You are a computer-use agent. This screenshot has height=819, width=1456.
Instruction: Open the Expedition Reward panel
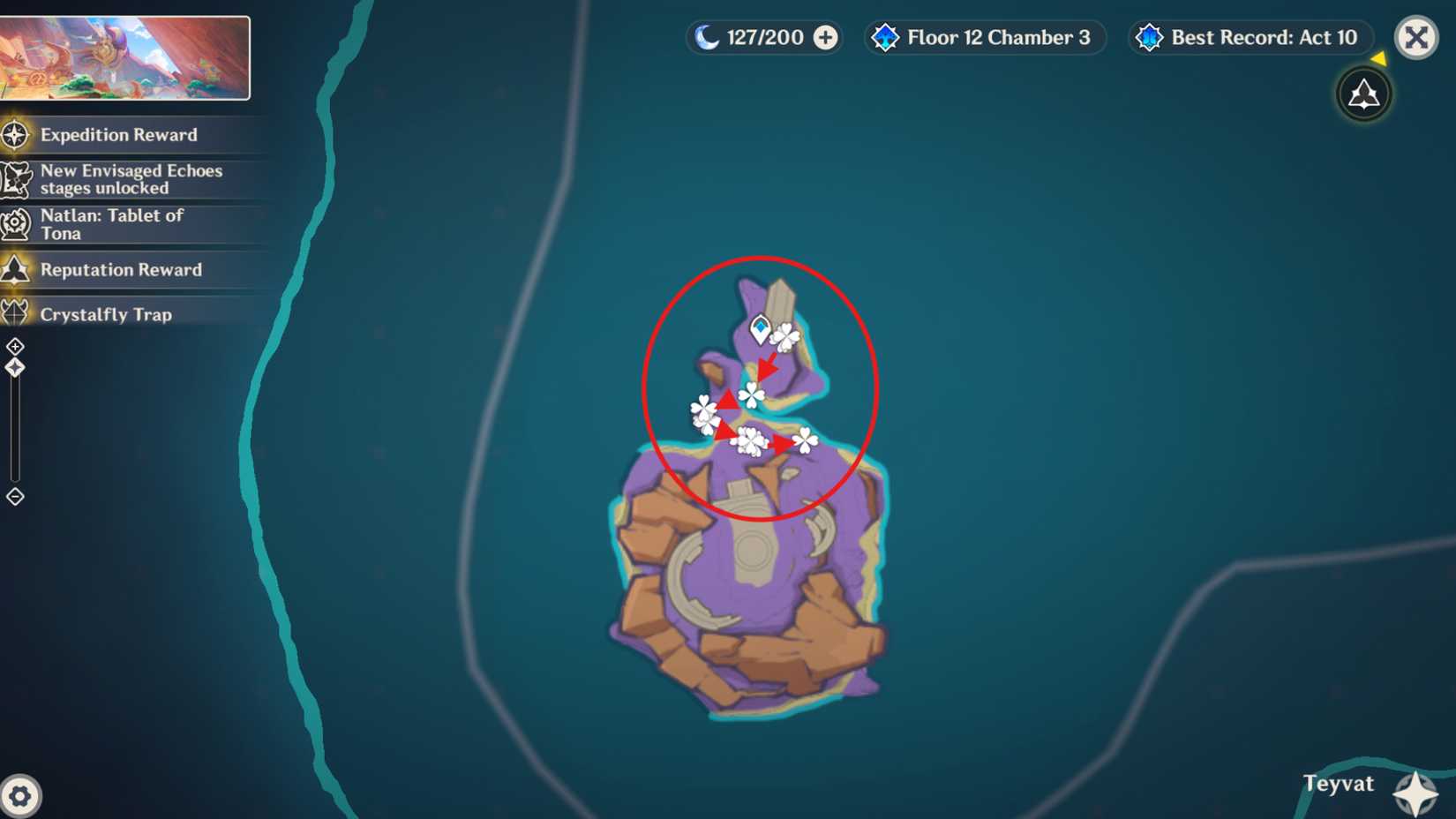click(118, 135)
